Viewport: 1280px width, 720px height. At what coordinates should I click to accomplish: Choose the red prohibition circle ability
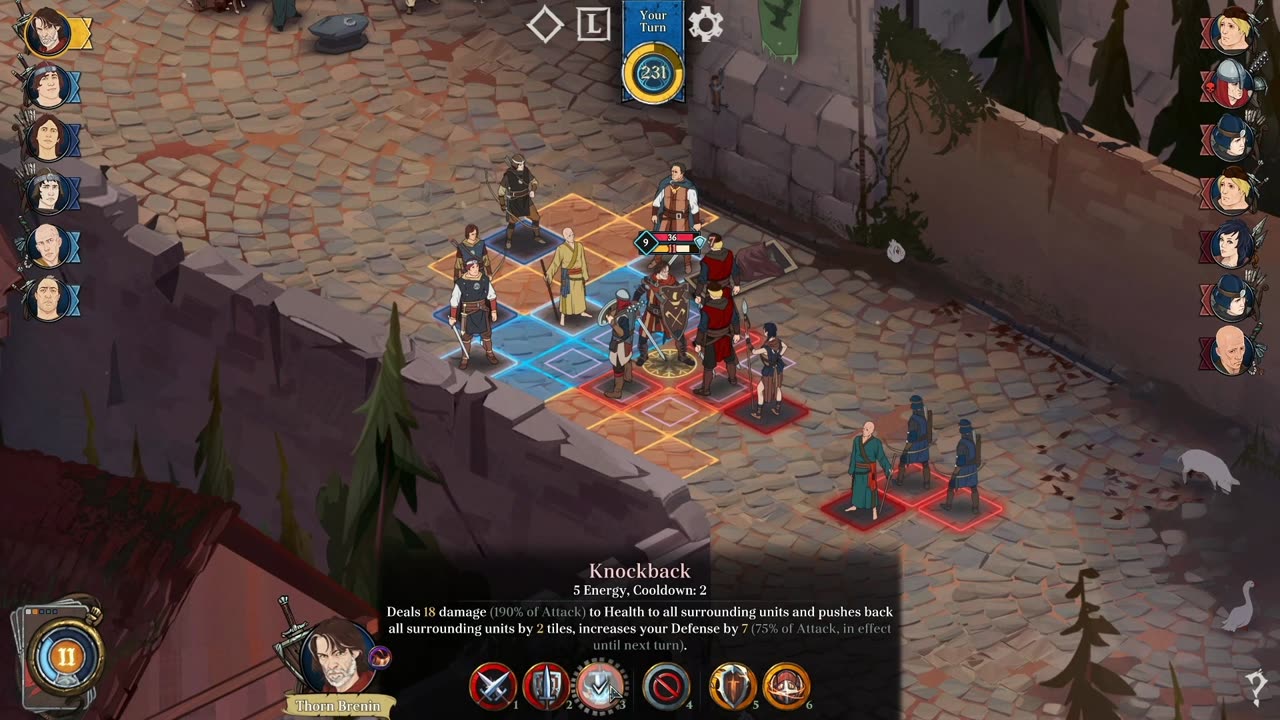tap(665, 687)
